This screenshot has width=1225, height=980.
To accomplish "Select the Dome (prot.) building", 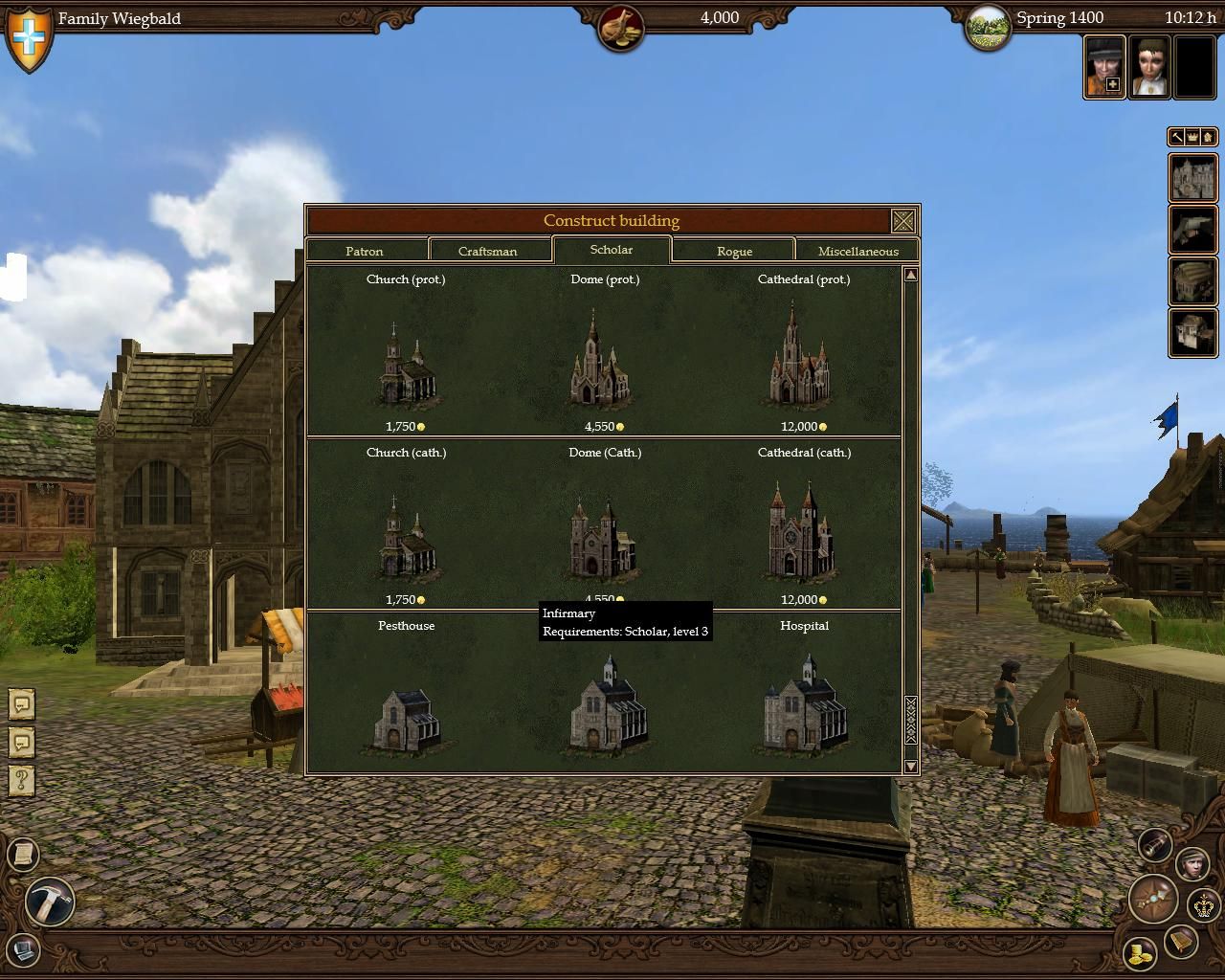I will point(604,360).
